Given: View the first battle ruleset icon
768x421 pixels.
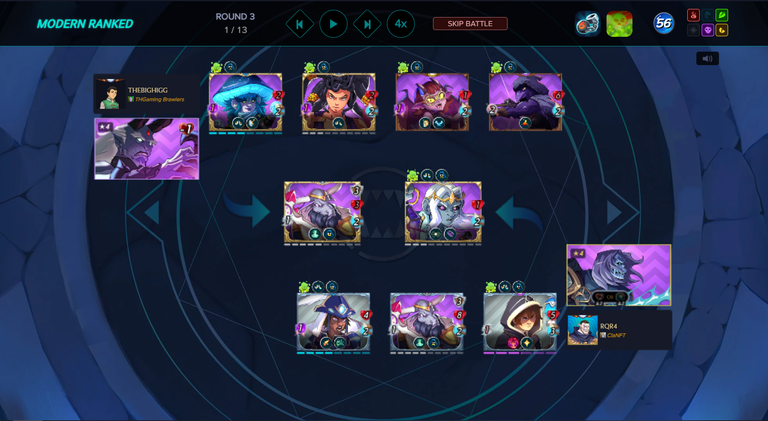Looking at the screenshot, I should click(x=587, y=23).
